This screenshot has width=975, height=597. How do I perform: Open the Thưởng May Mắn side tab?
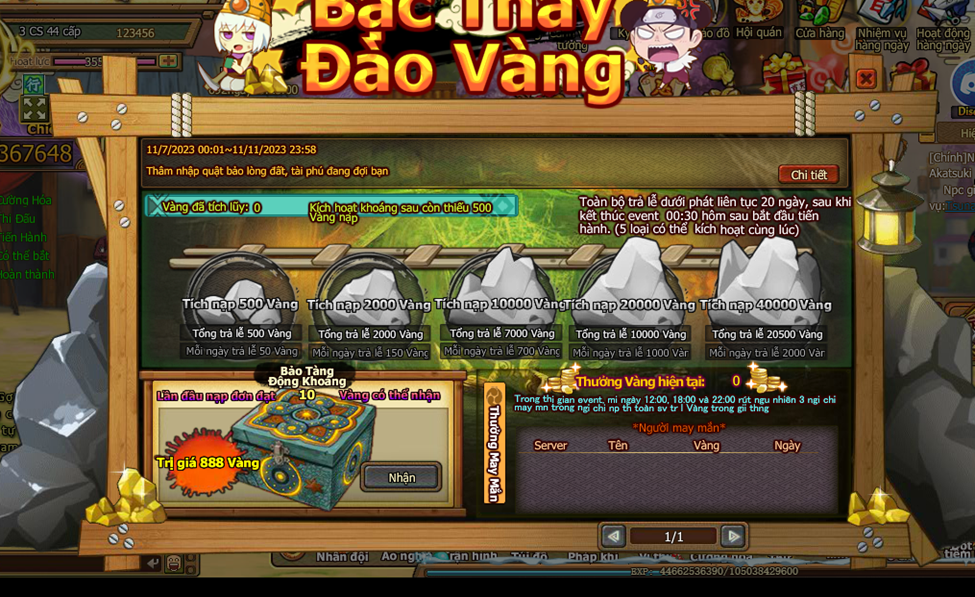click(x=494, y=444)
